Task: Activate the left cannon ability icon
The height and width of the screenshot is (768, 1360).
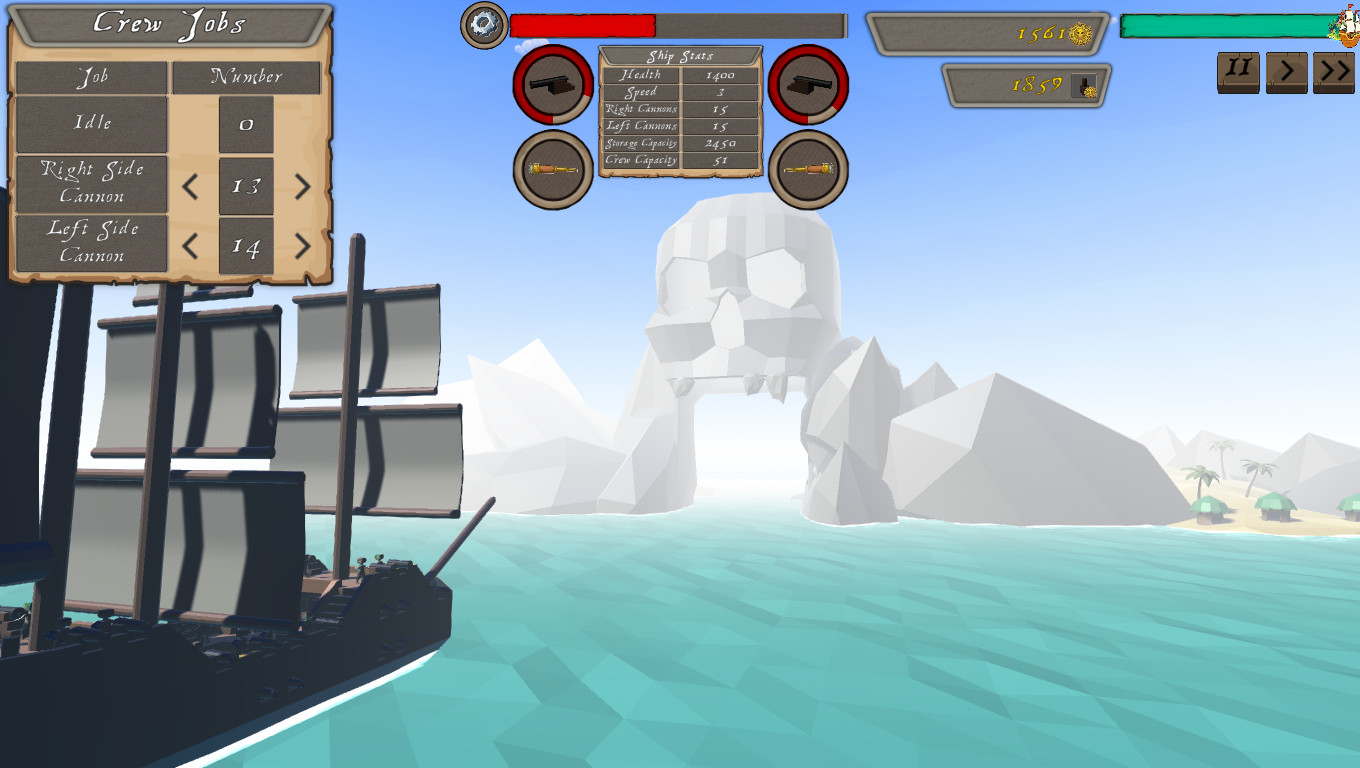Action: tap(551, 84)
